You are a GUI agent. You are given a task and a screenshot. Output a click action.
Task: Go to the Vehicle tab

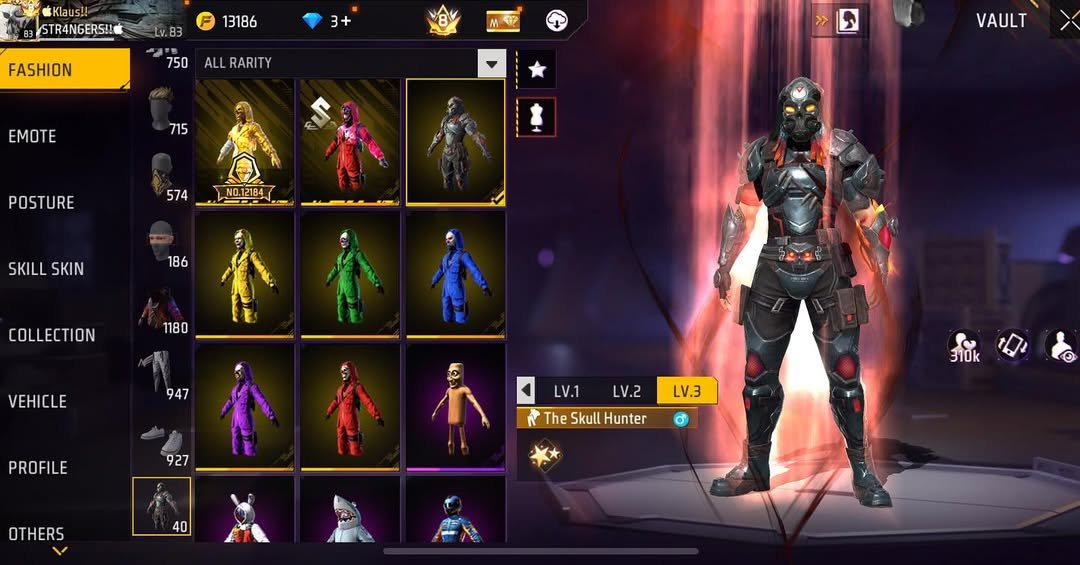pyautogui.click(x=38, y=401)
